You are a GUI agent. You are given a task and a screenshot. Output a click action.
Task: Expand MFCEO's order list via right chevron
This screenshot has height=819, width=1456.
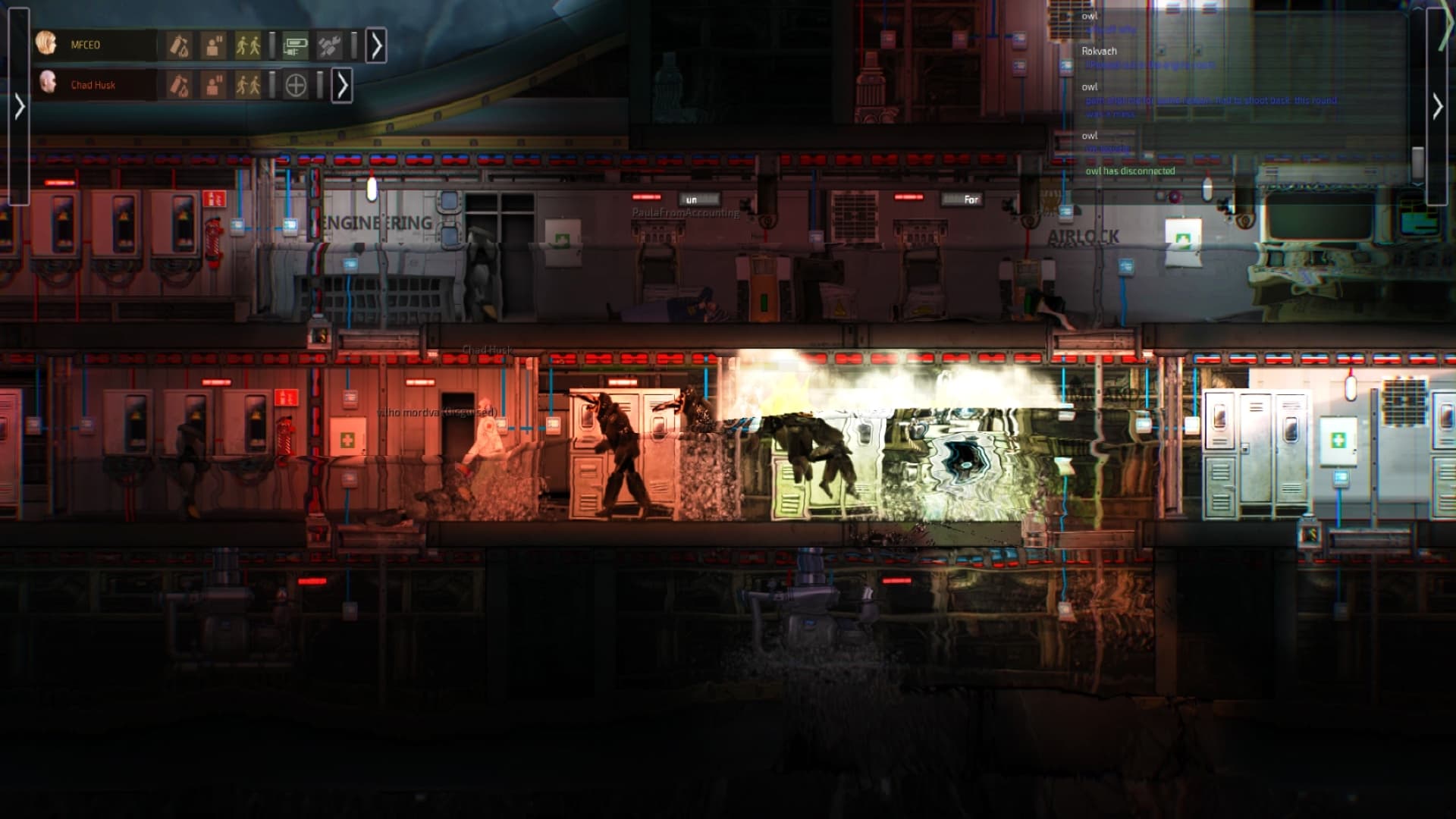(378, 44)
